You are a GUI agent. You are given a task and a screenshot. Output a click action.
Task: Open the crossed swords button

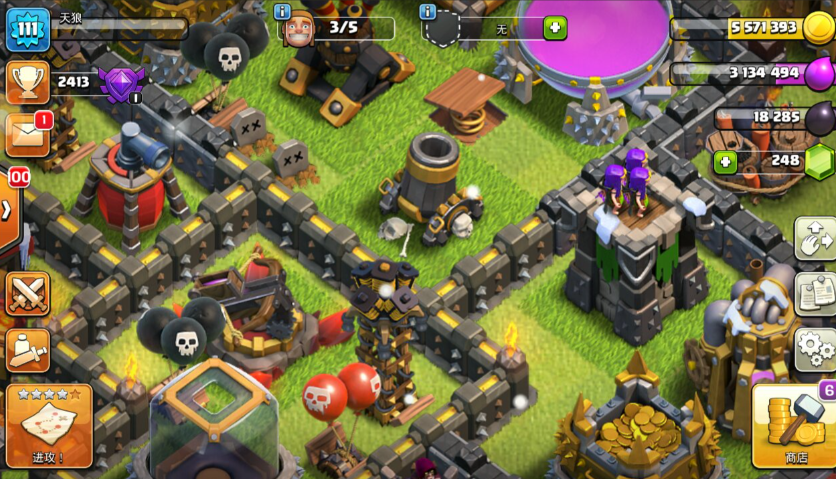click(x=27, y=294)
